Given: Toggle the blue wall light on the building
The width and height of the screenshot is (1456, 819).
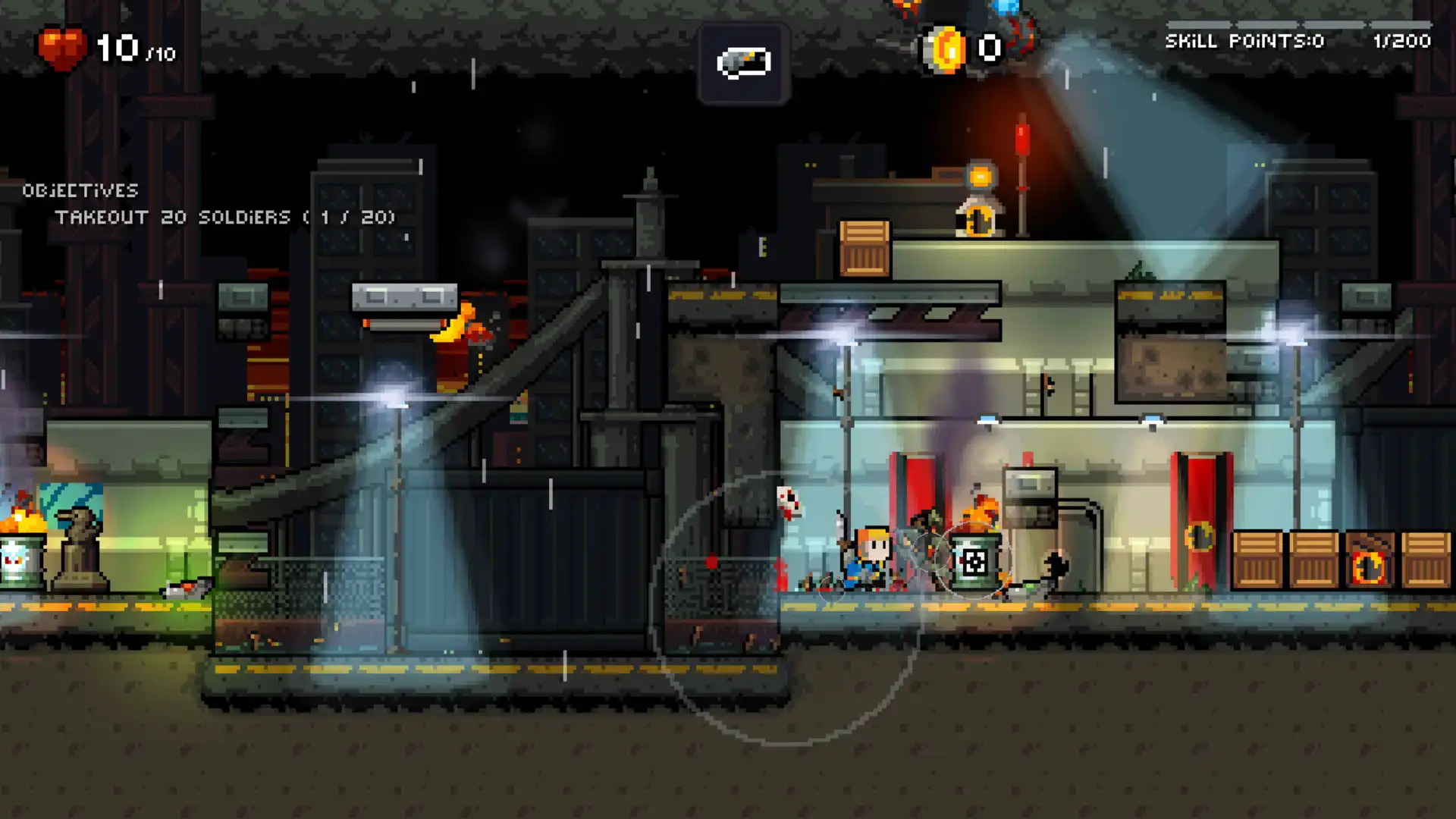Looking at the screenshot, I should (x=988, y=417).
